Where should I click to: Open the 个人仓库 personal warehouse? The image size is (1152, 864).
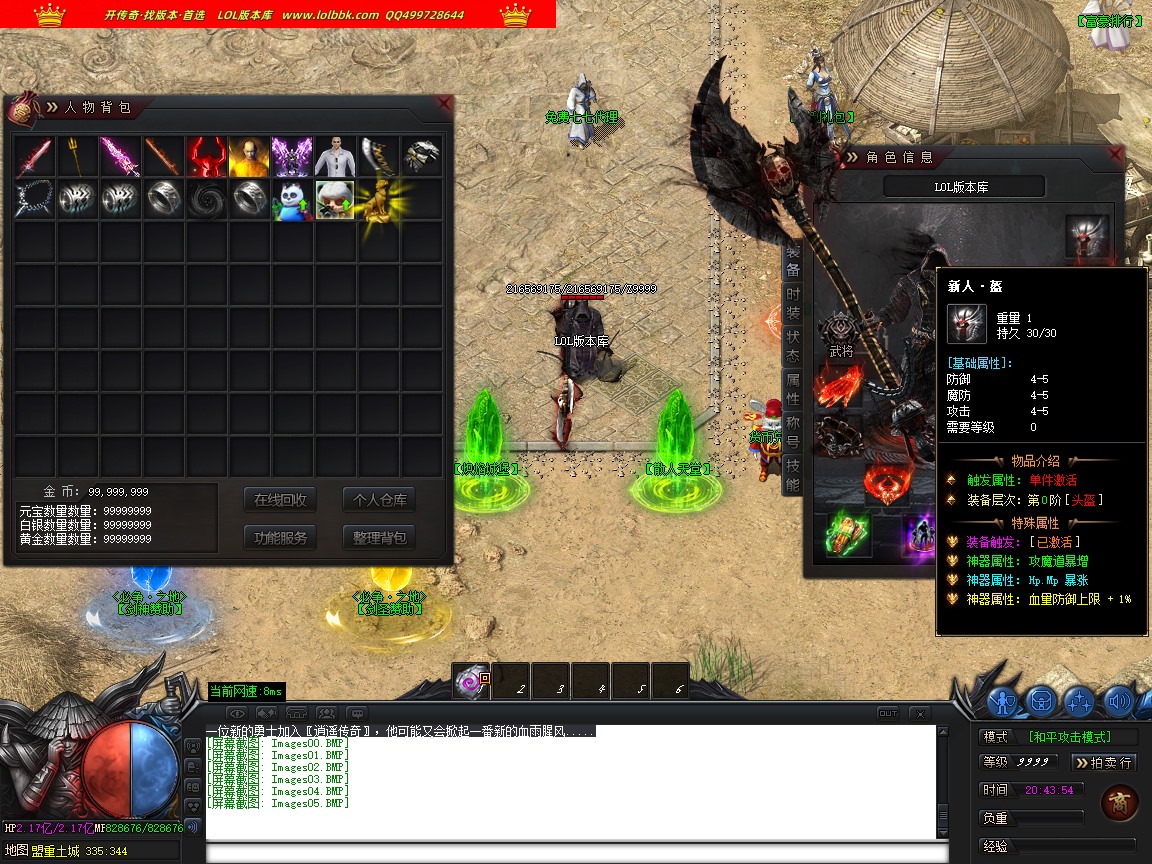(x=379, y=500)
